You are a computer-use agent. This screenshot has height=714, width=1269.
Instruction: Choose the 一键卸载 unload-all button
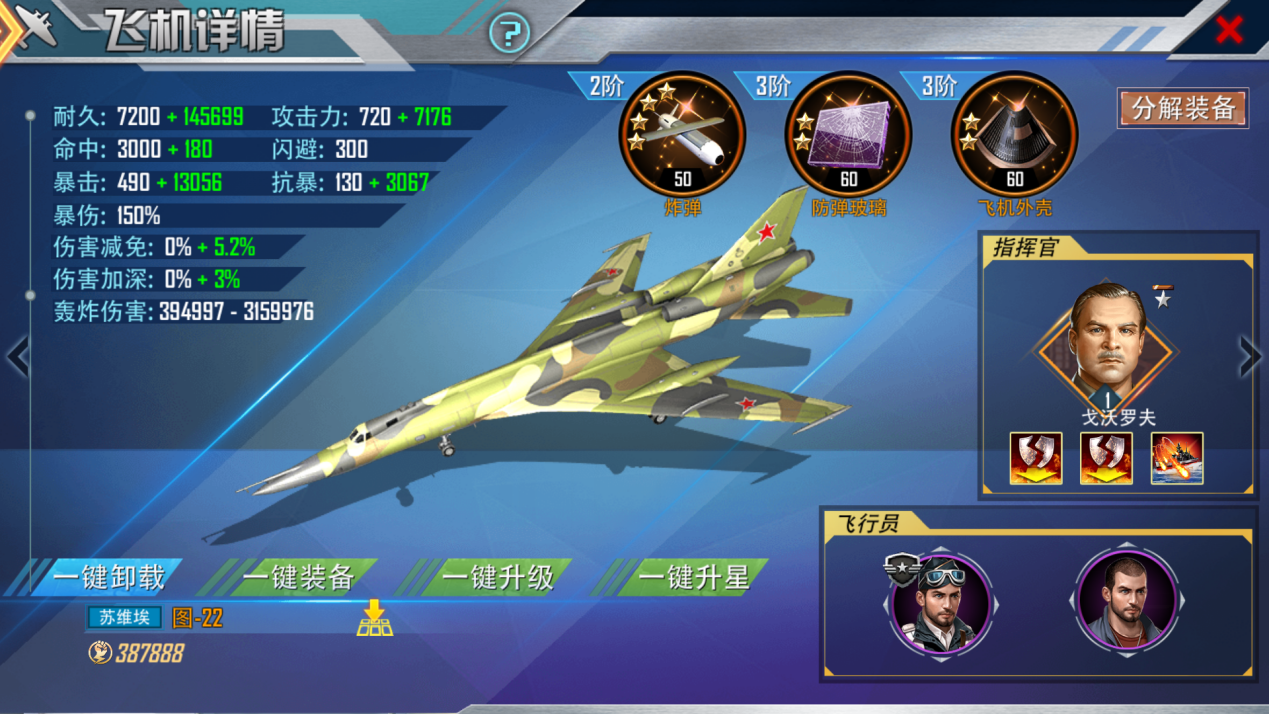pos(108,577)
